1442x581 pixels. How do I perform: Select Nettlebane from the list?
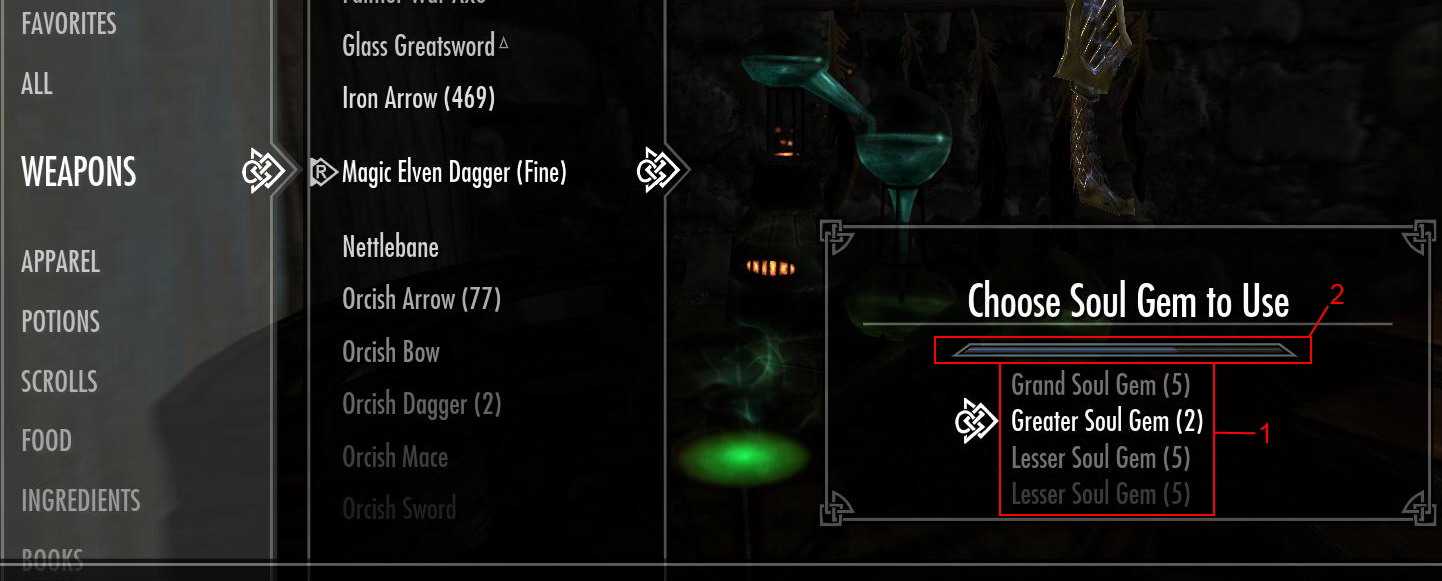[x=390, y=247]
